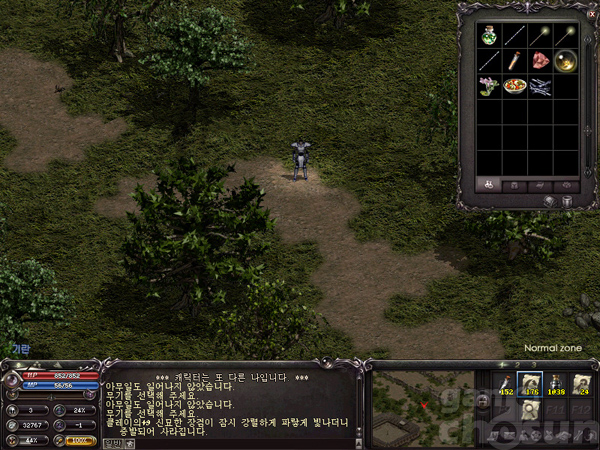
Task: Use the quick slot showing 176
Action: (x=530, y=387)
